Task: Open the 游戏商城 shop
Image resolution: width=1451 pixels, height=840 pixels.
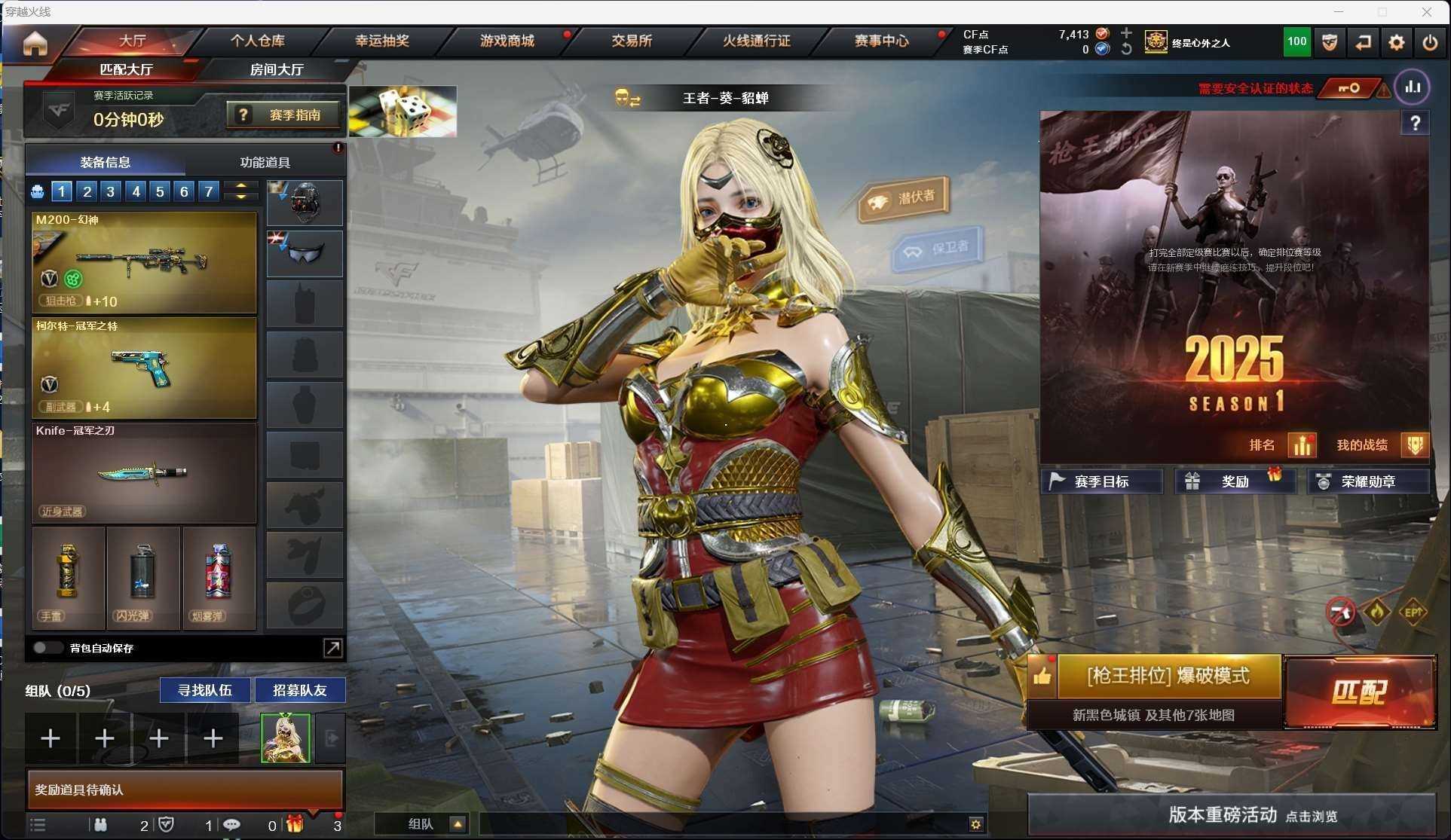Action: [x=507, y=41]
